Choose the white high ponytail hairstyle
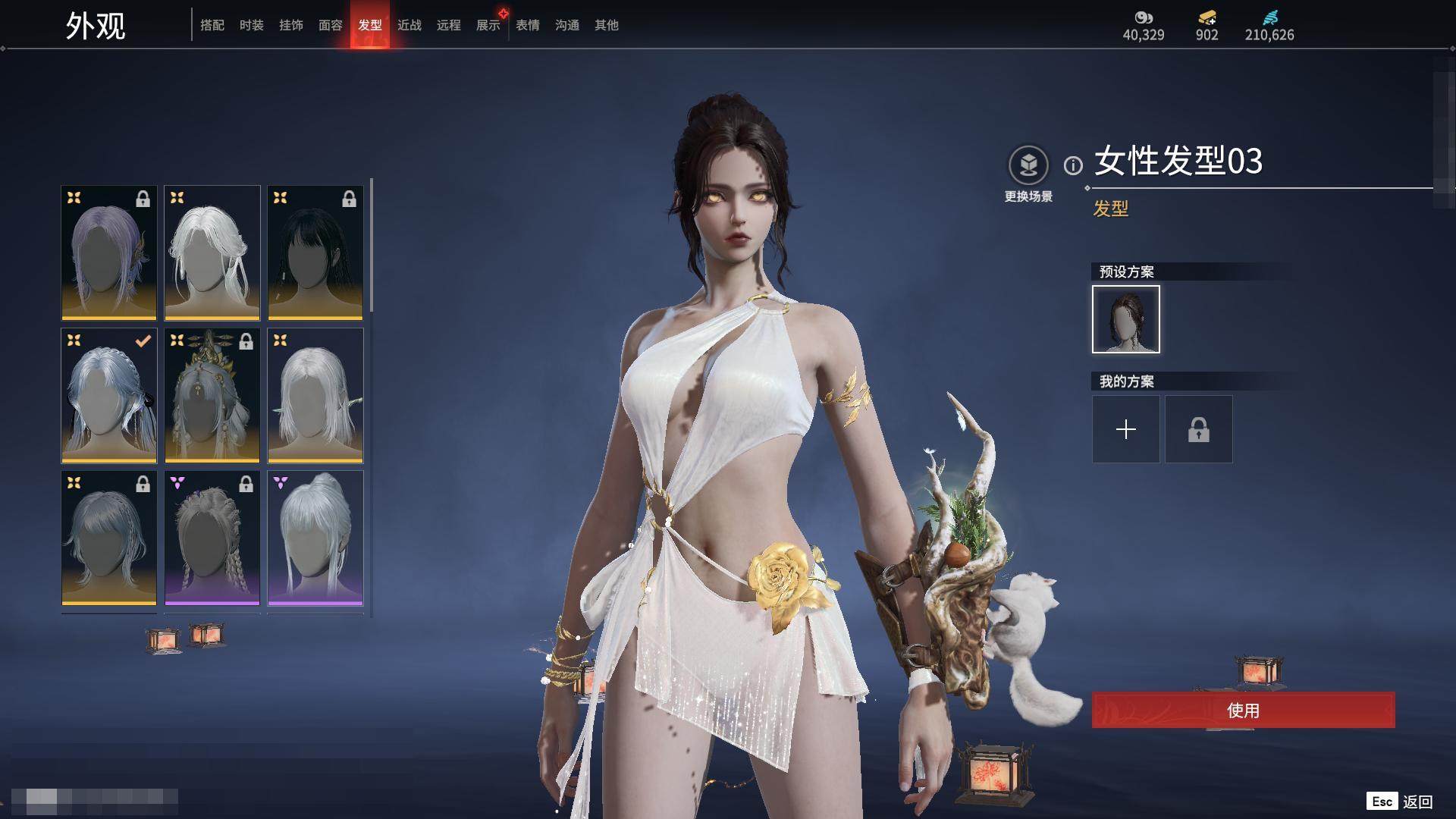 (315, 538)
